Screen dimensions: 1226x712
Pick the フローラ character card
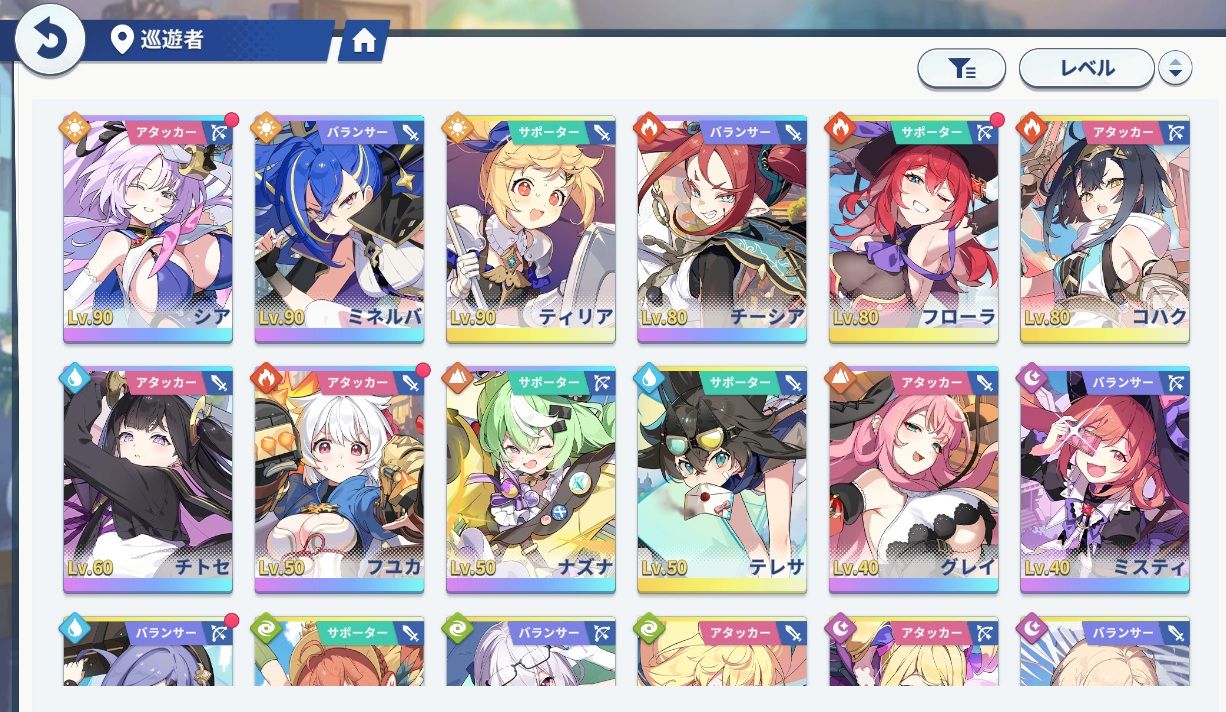[x=913, y=230]
